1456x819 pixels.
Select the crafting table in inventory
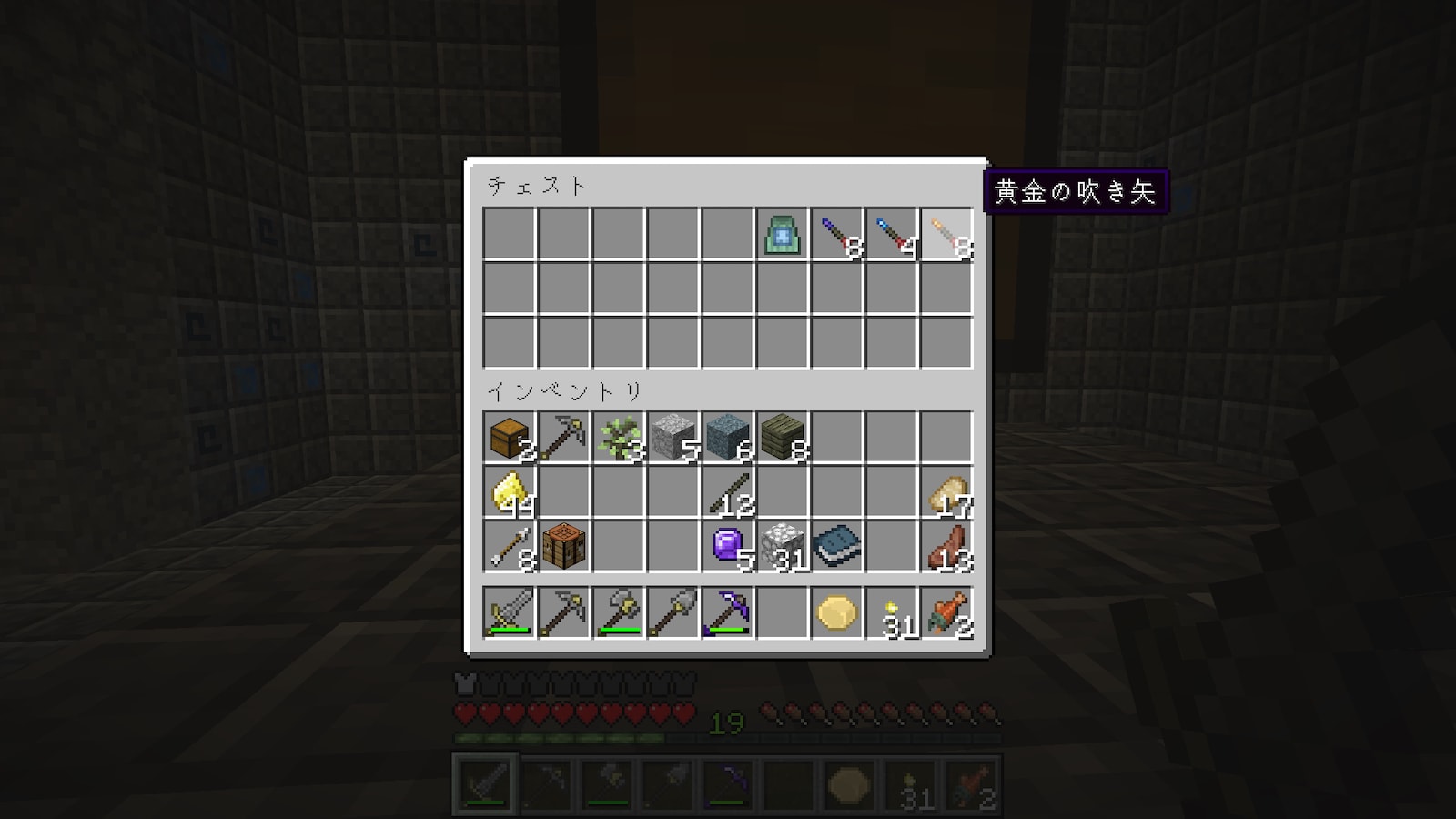click(x=564, y=547)
